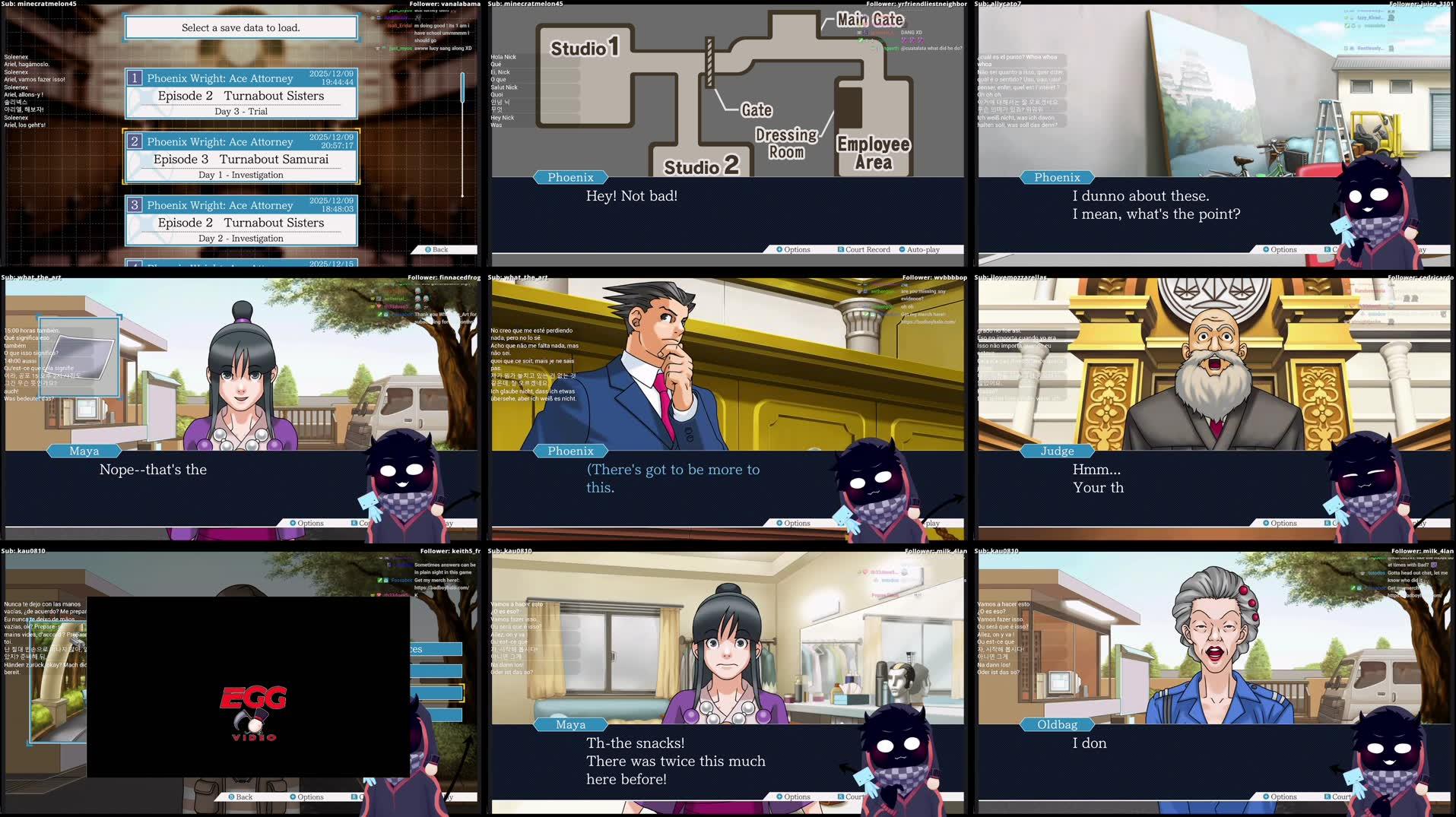Enable Auto-play on the studio map screen

point(922,249)
